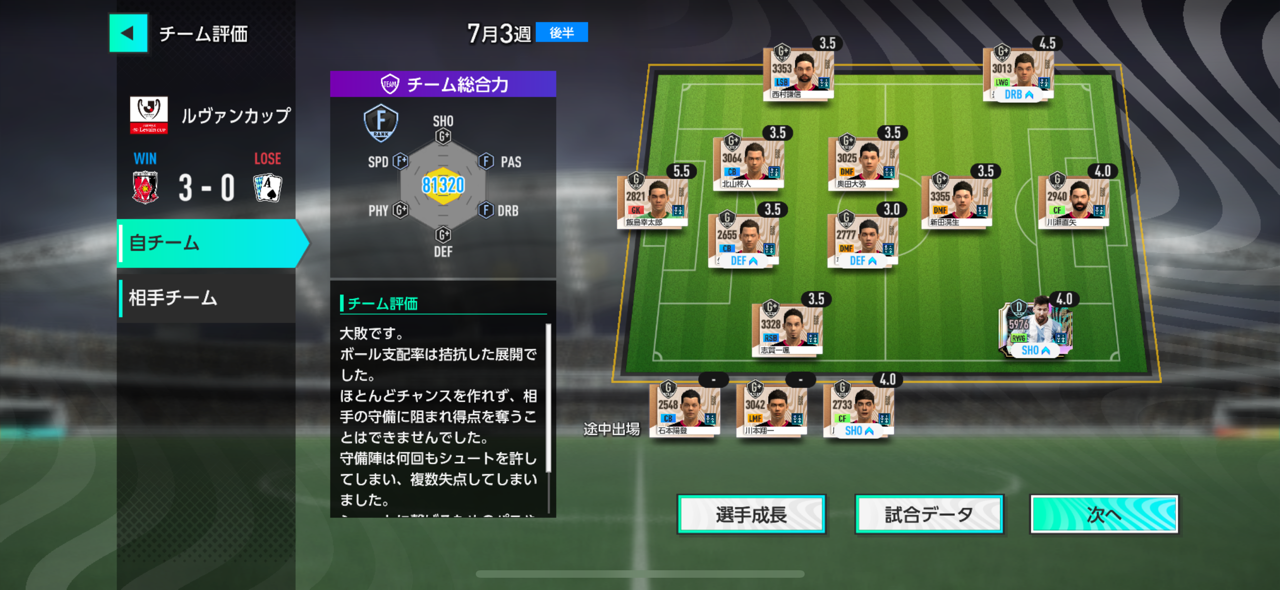Open the DMF player card with 3355

point(955,201)
